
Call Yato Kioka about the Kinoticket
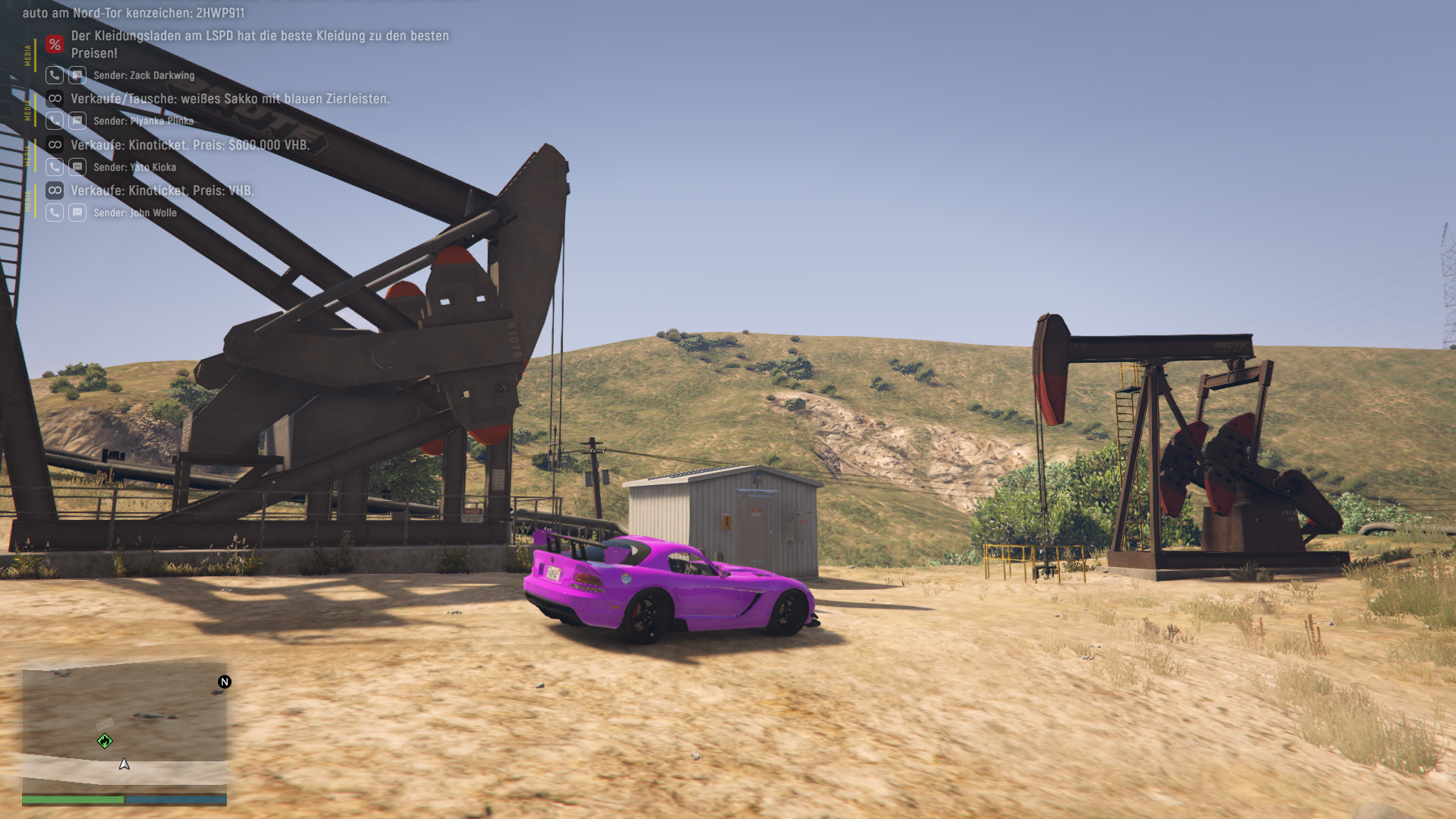pyautogui.click(x=54, y=167)
